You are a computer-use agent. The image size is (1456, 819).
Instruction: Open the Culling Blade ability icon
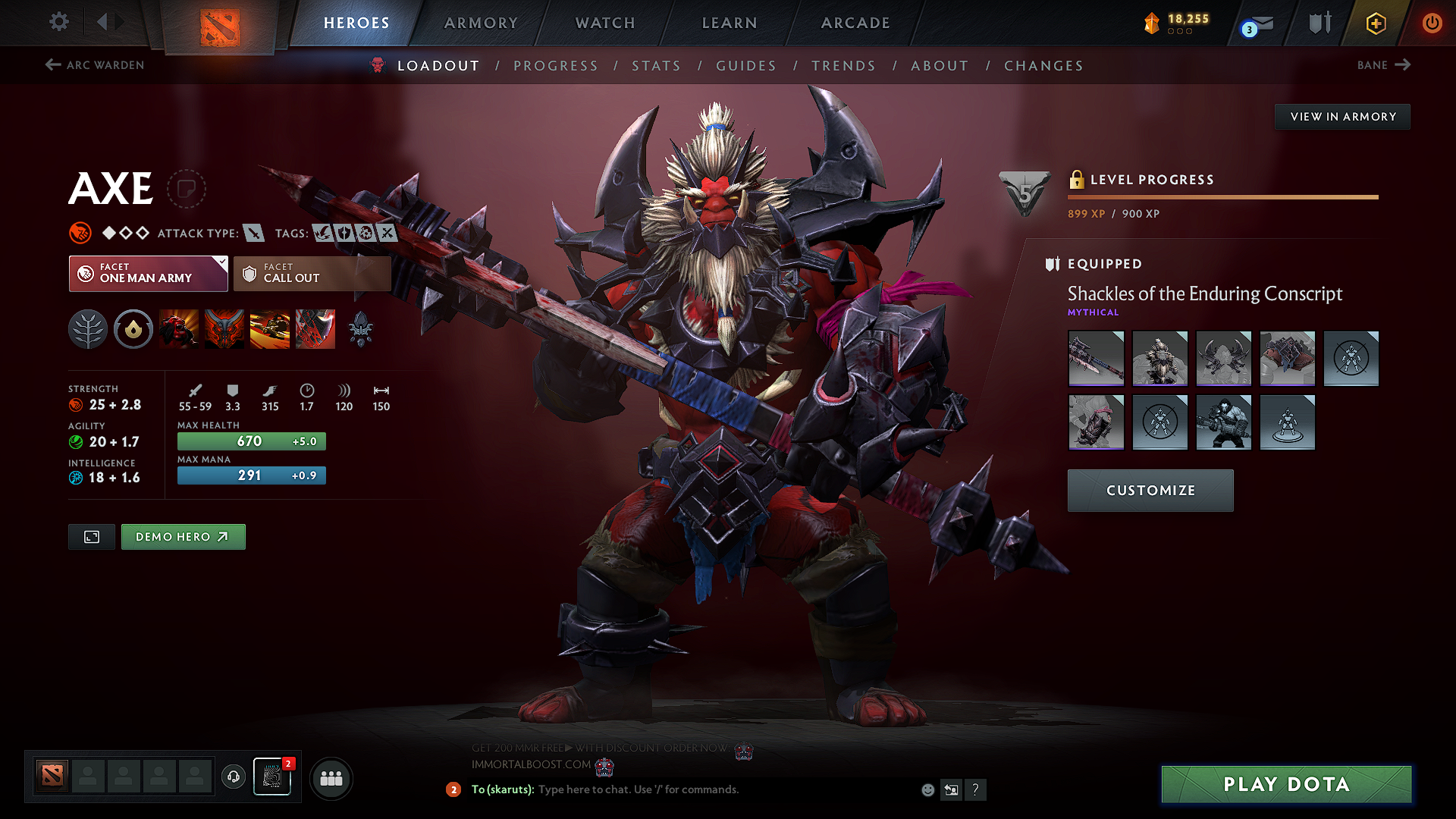315,328
